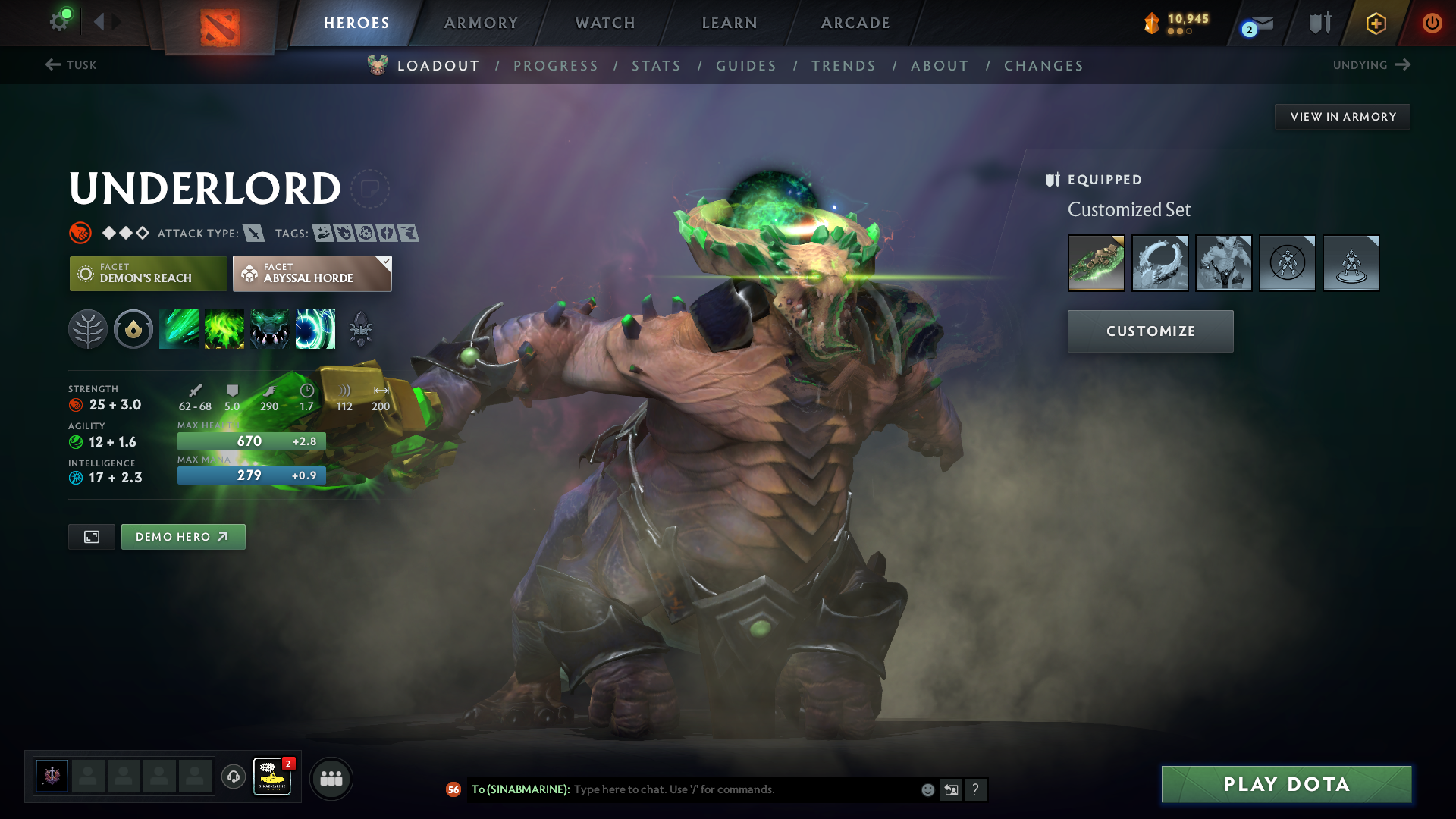Select the green weapon equipped item slot
1456x819 pixels.
[1096, 263]
